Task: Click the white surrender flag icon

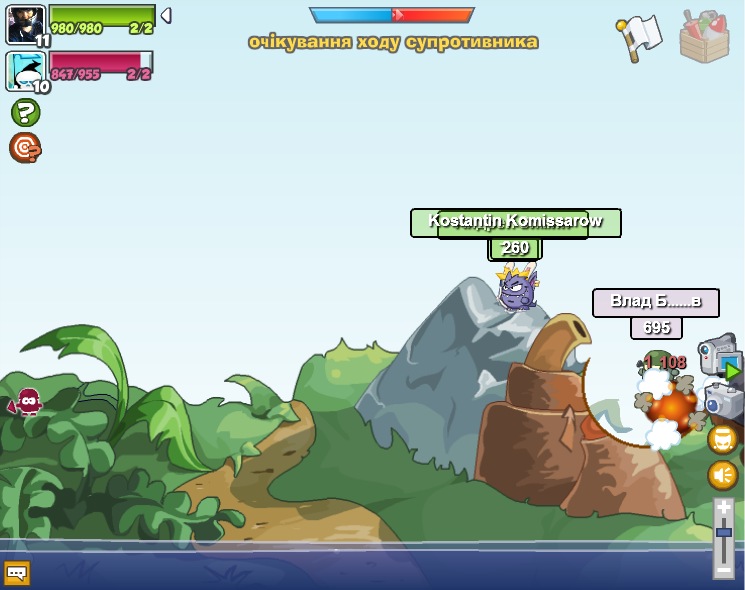Action: pos(640,37)
